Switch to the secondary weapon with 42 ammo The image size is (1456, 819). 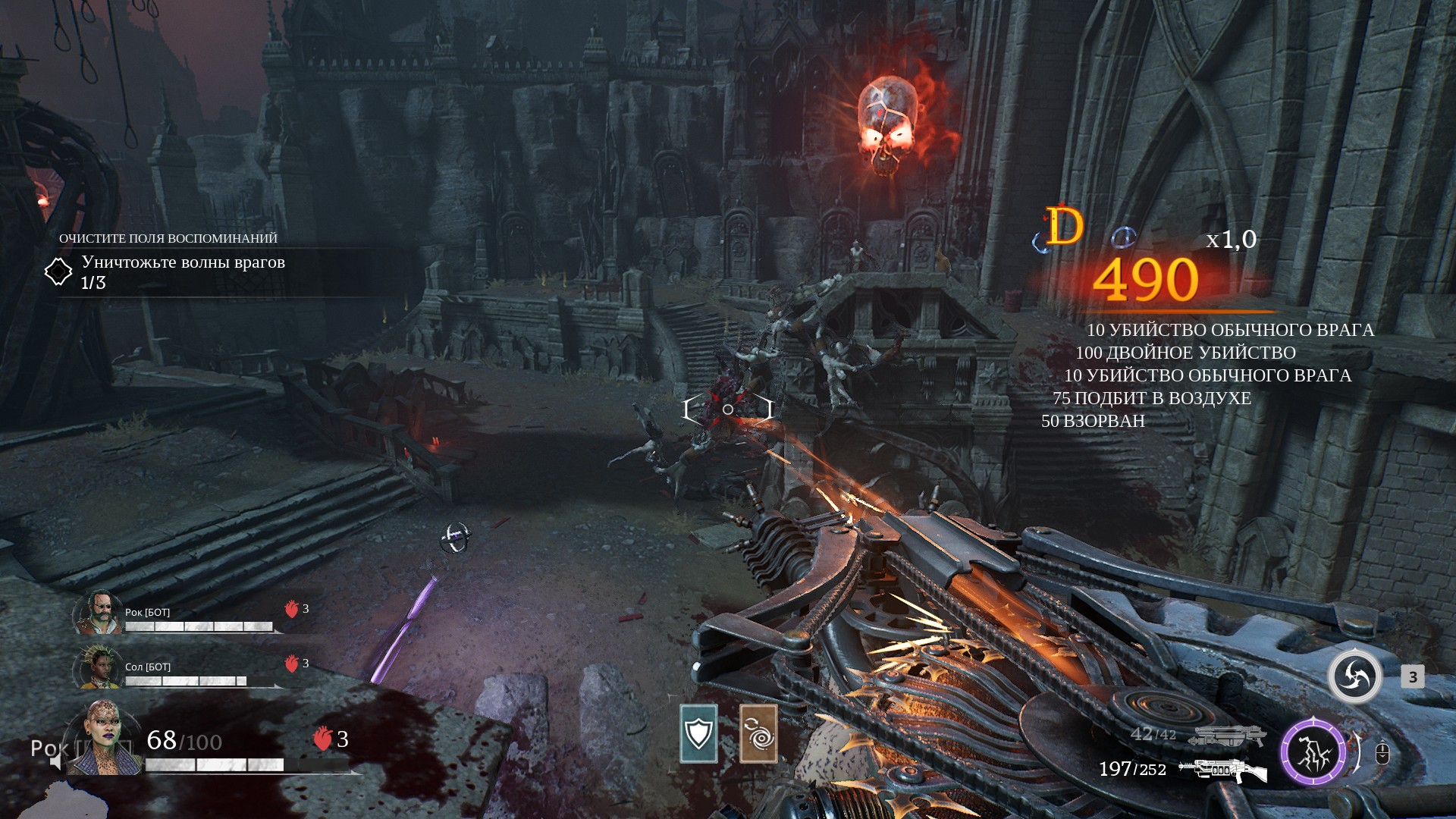pyautogui.click(x=1227, y=735)
